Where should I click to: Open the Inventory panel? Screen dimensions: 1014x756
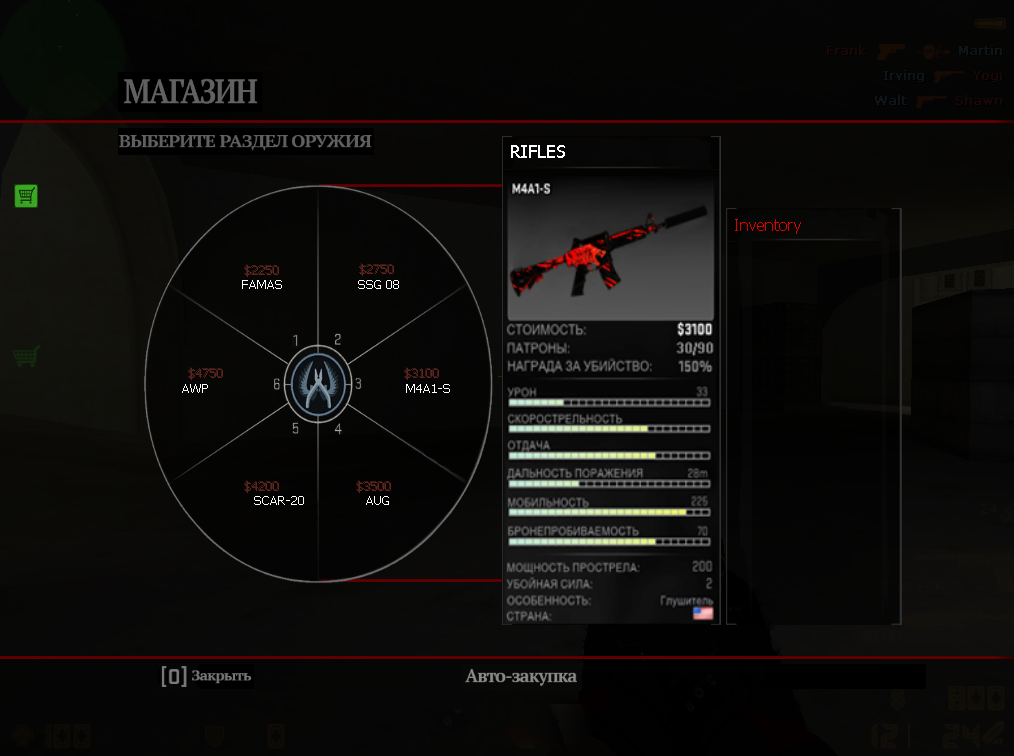768,226
